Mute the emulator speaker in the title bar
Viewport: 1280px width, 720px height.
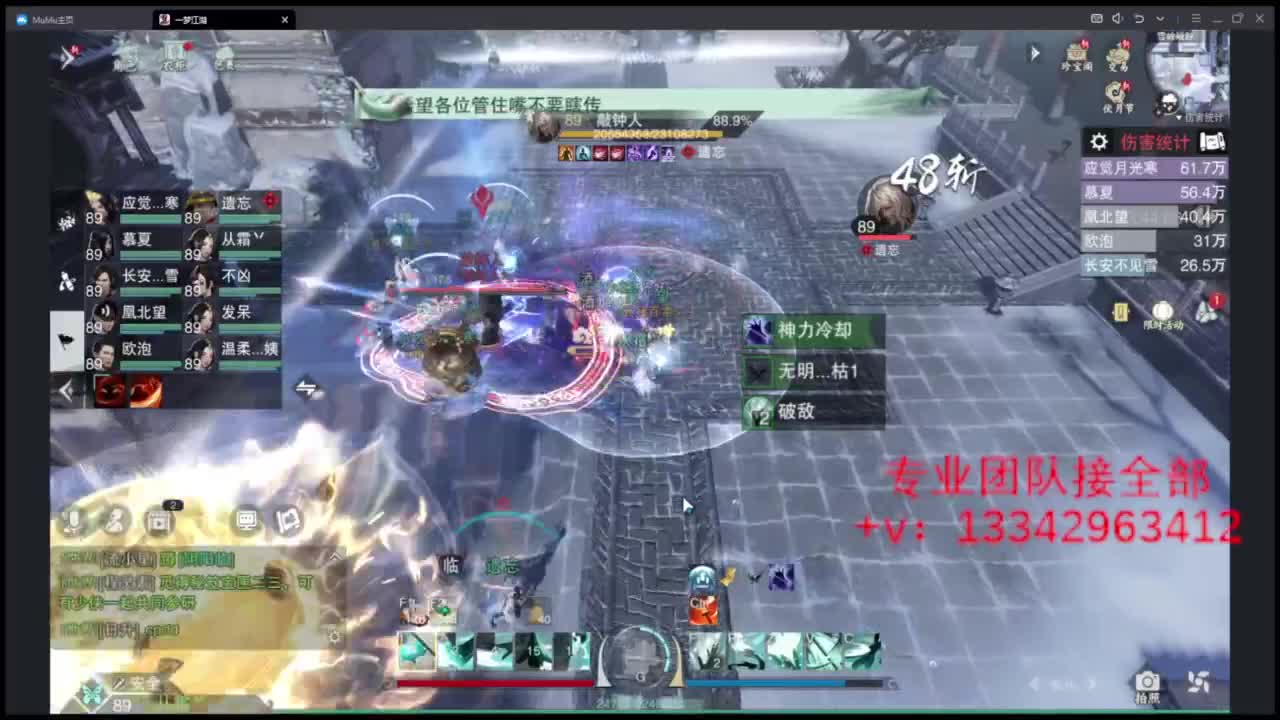[x=1116, y=18]
